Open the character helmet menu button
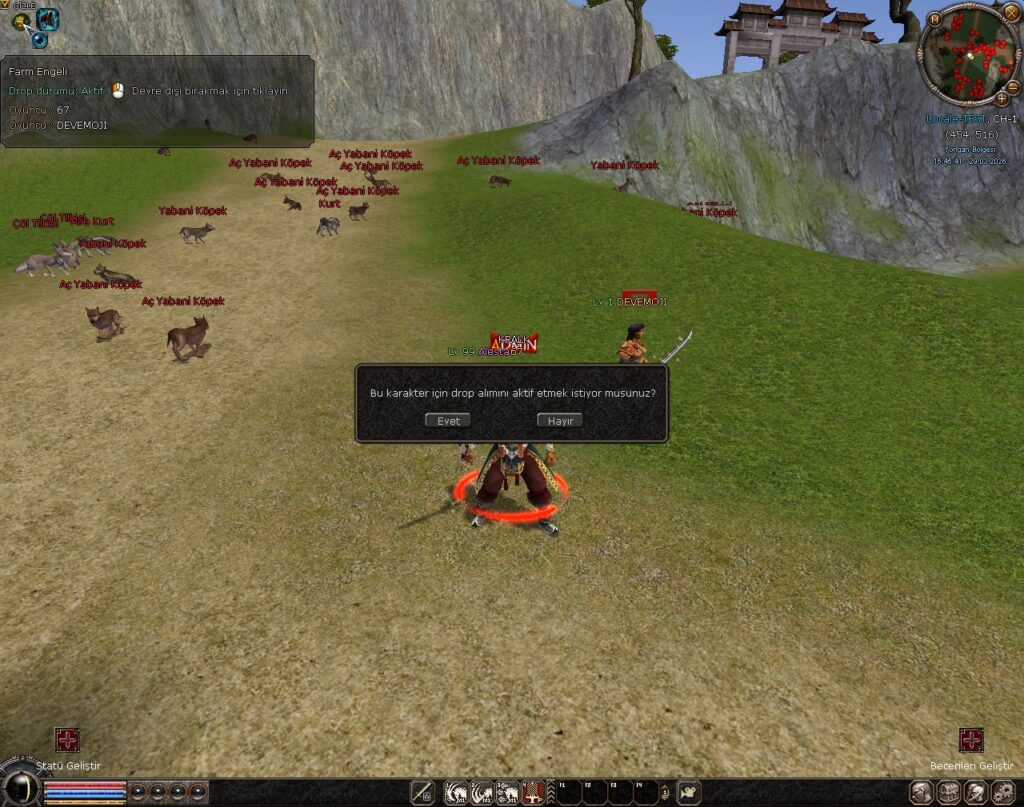This screenshot has width=1024, height=807. (921, 793)
